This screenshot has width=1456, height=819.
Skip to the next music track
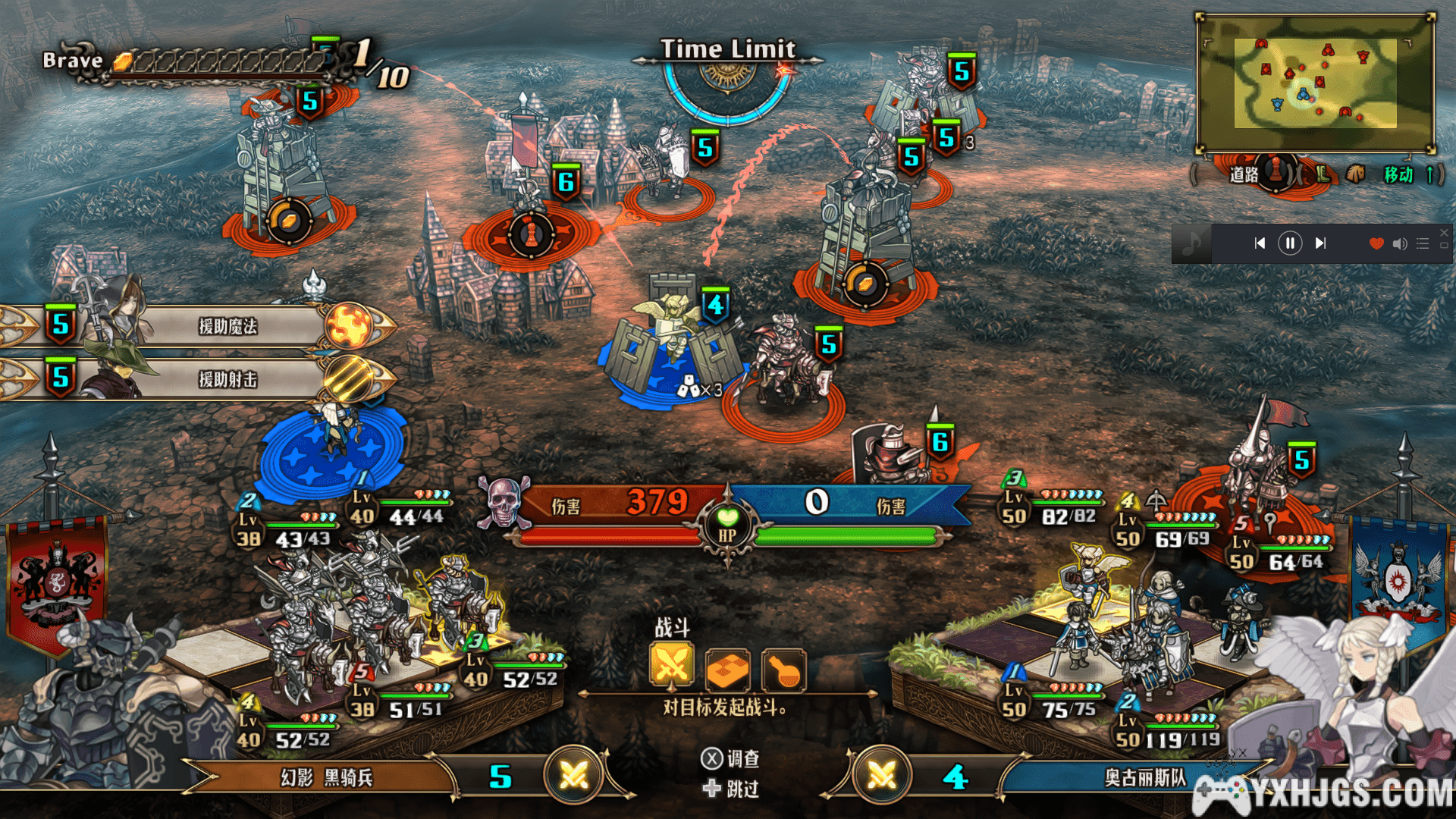[x=1320, y=243]
